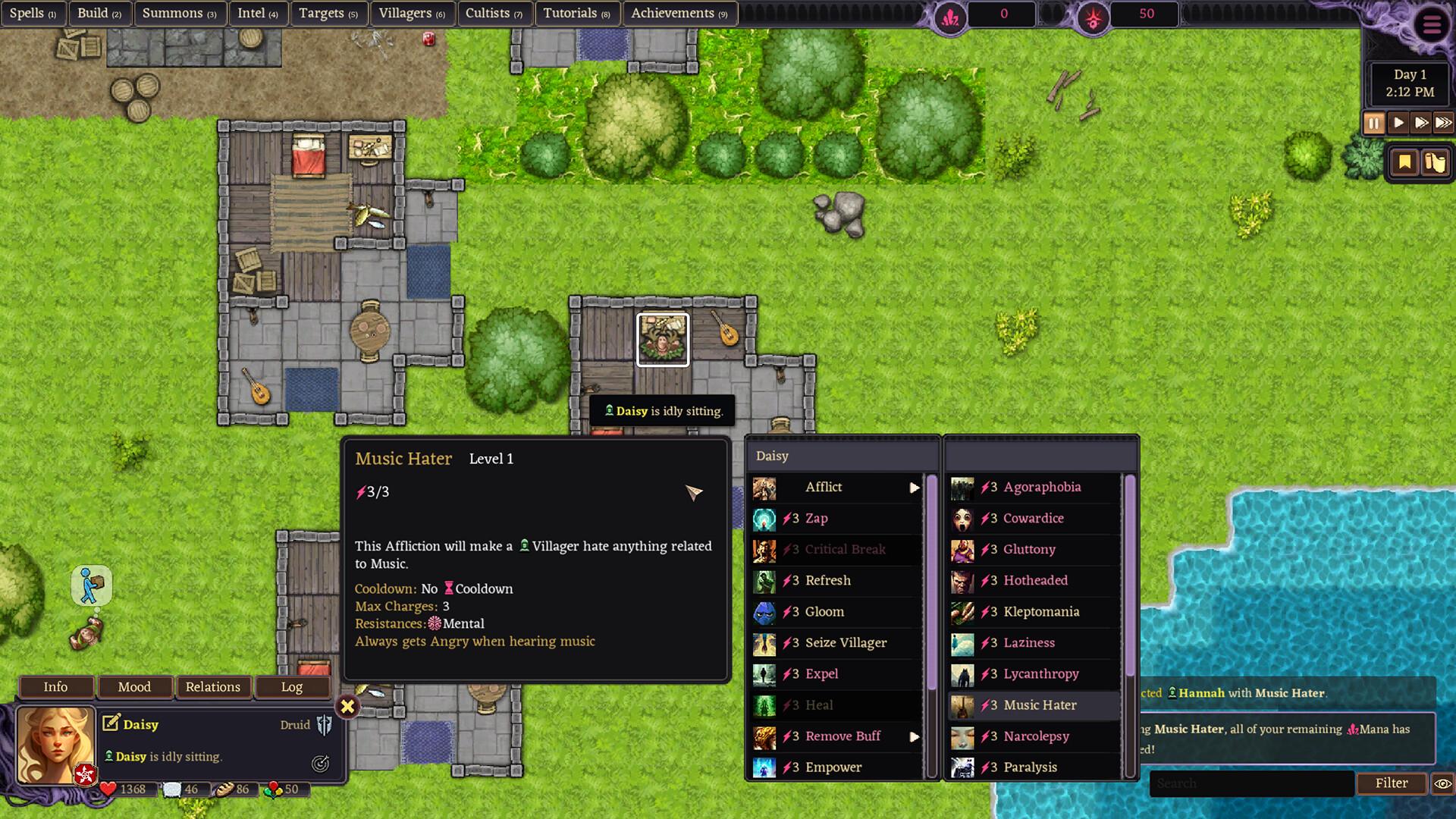Screen dimensions: 1456x819
Task: Click the Filter button
Action: click(x=1392, y=783)
